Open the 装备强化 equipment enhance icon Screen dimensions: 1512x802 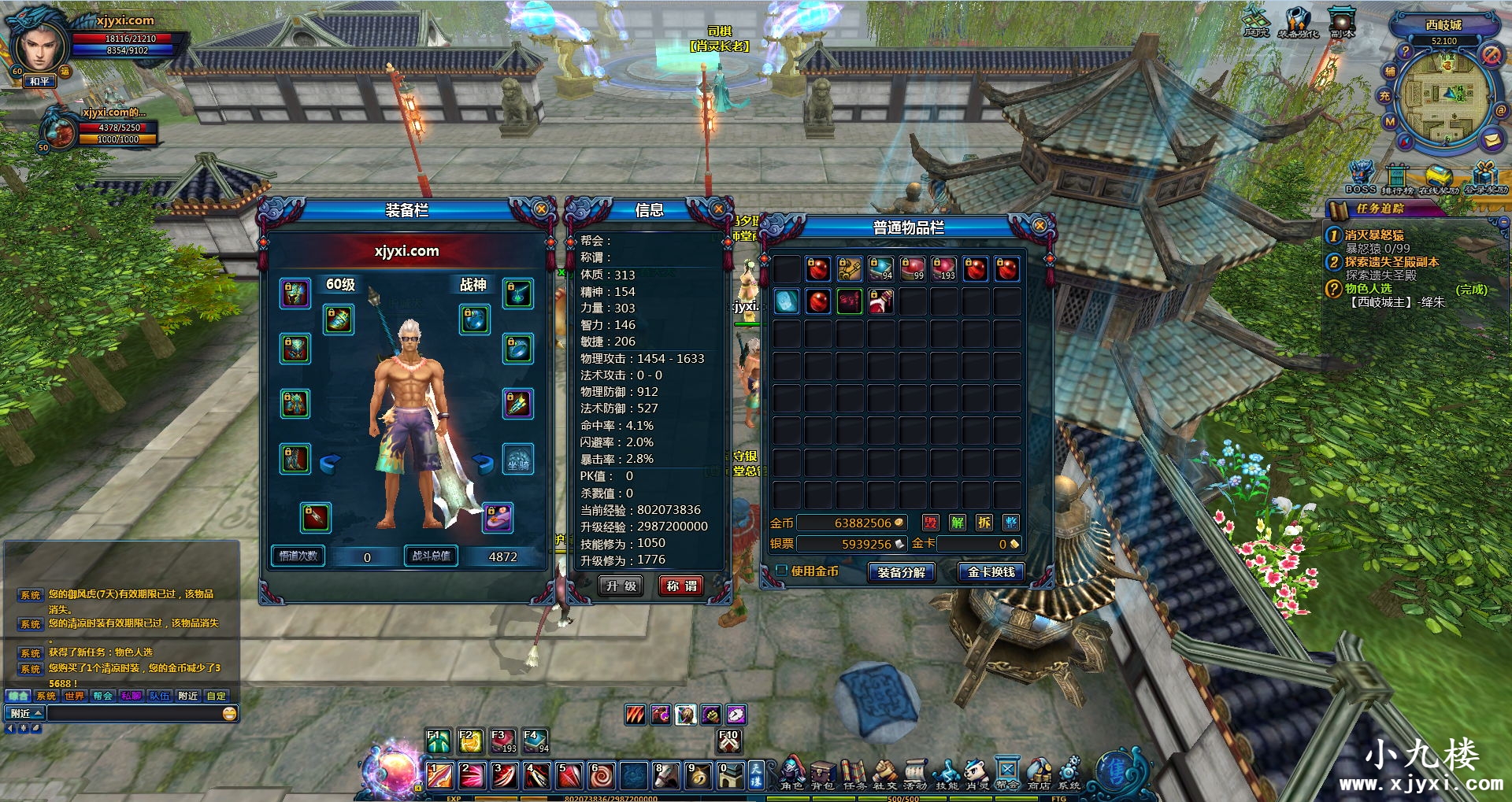point(1297,22)
